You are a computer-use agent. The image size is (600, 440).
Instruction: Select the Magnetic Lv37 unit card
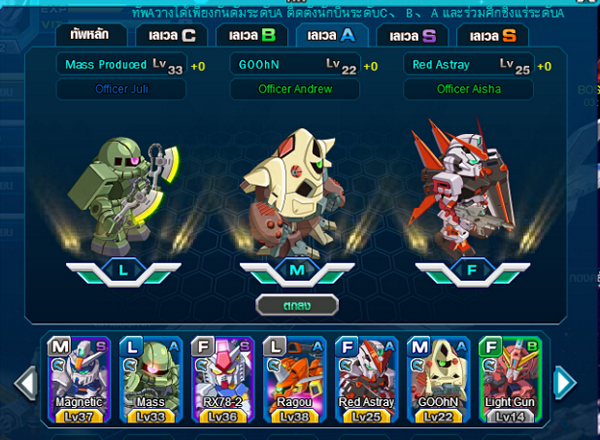point(77,378)
